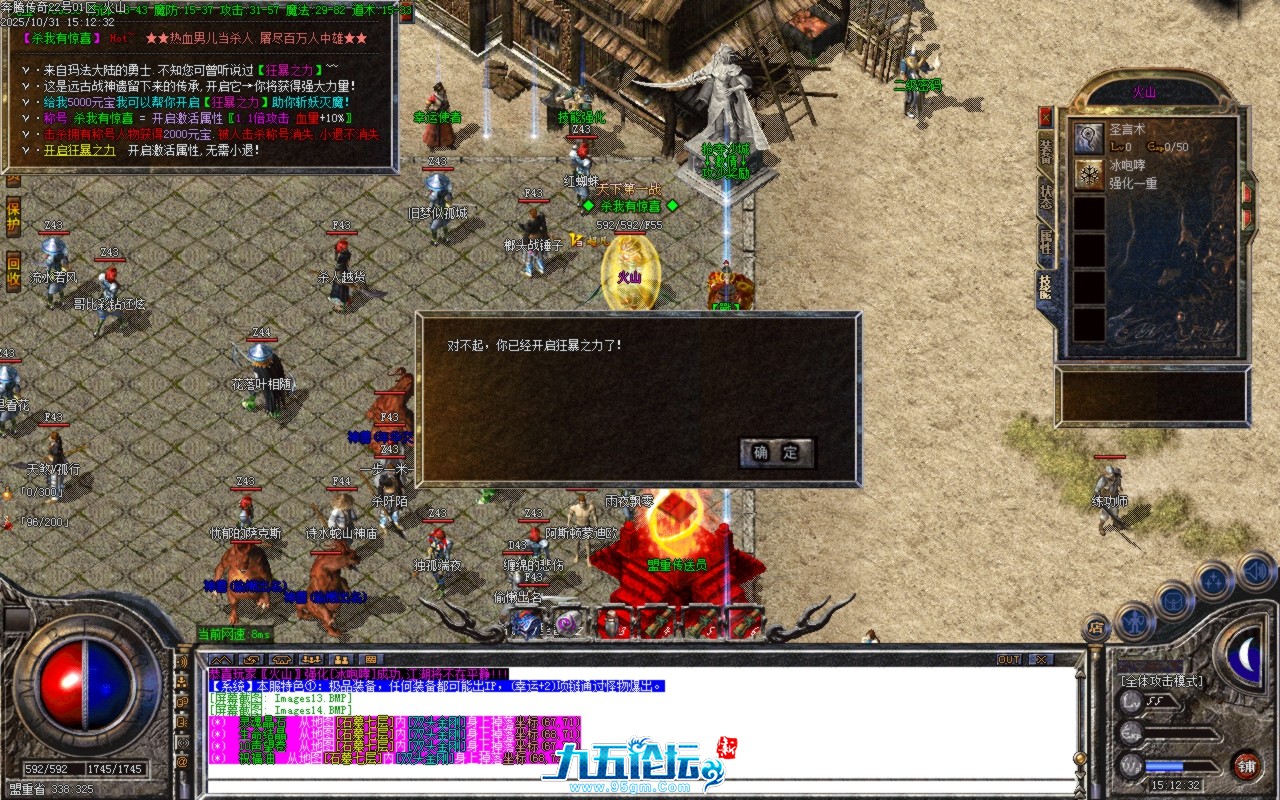
Task: Click the speaker sound icon top corner
Action: [x=1254, y=572]
